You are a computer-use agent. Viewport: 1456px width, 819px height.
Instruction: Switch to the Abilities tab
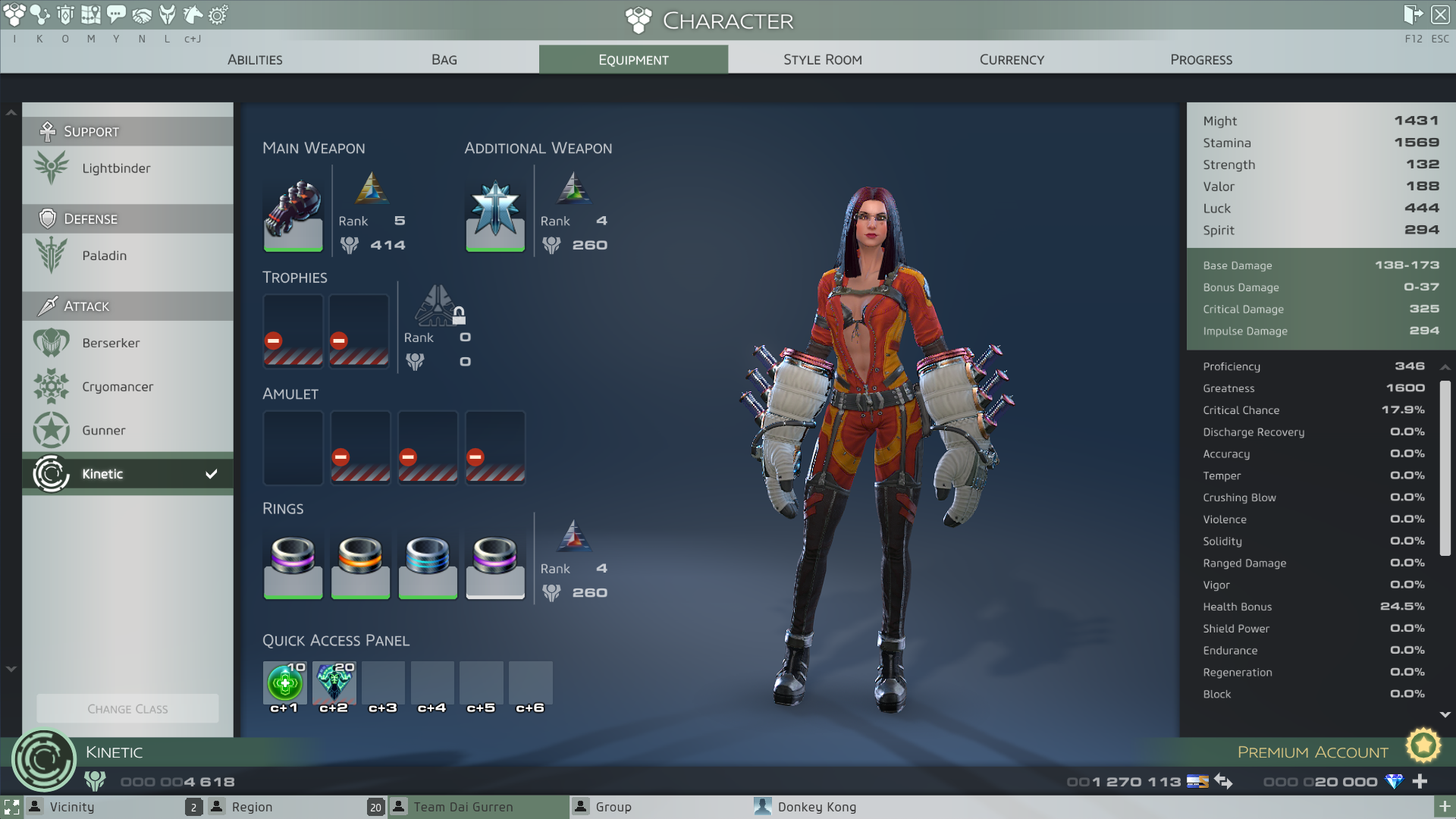[255, 59]
